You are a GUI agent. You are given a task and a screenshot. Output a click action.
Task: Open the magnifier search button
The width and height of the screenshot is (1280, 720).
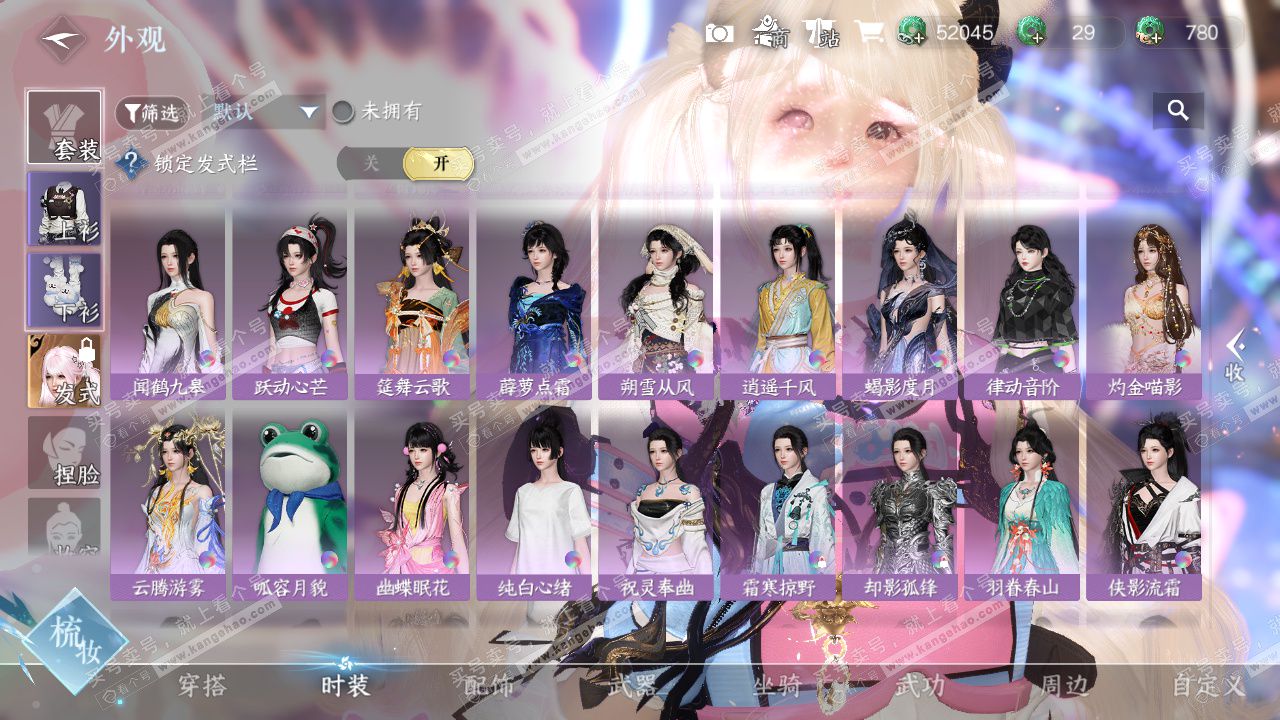point(1178,111)
